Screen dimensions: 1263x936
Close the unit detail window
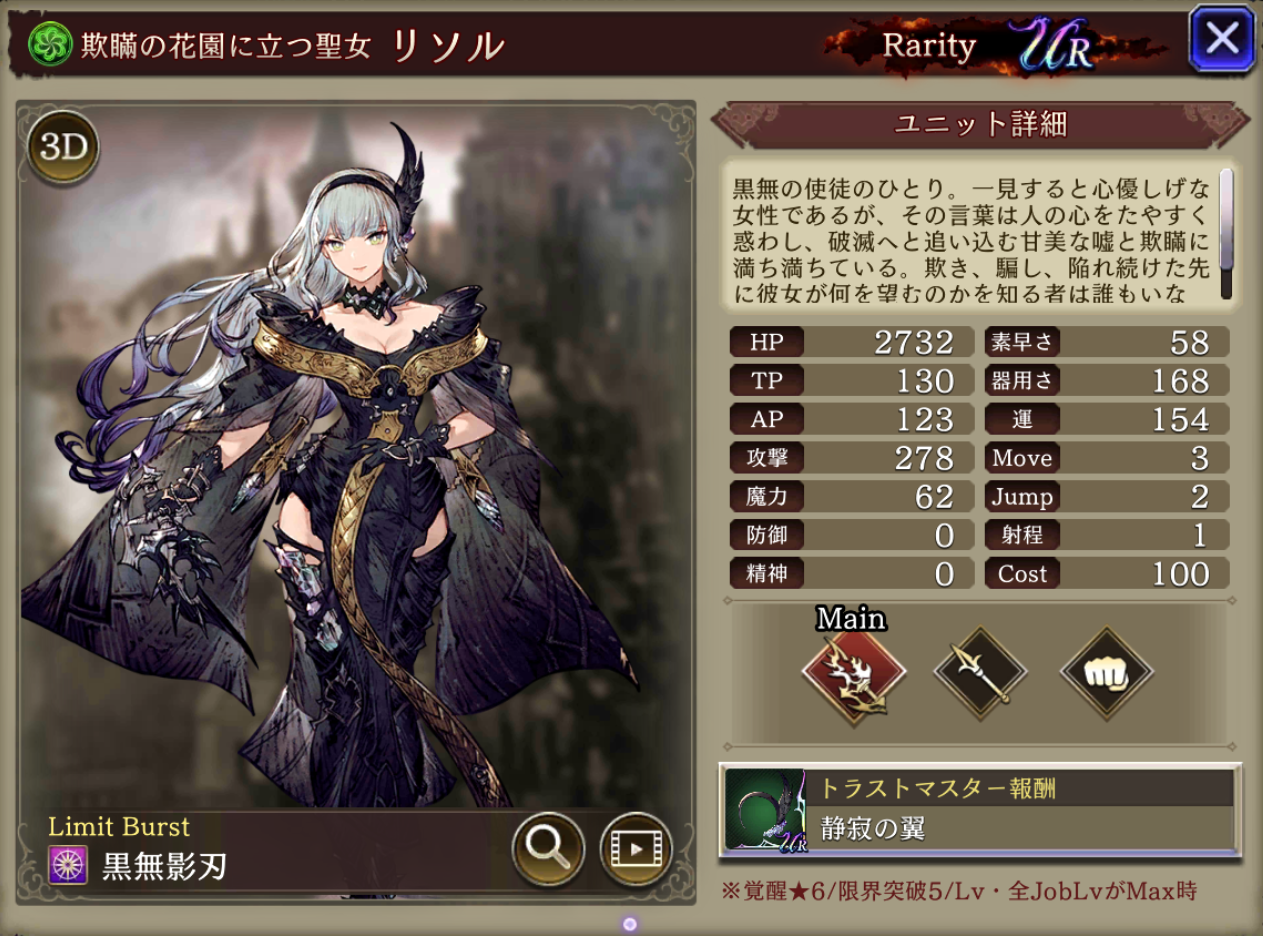1221,40
